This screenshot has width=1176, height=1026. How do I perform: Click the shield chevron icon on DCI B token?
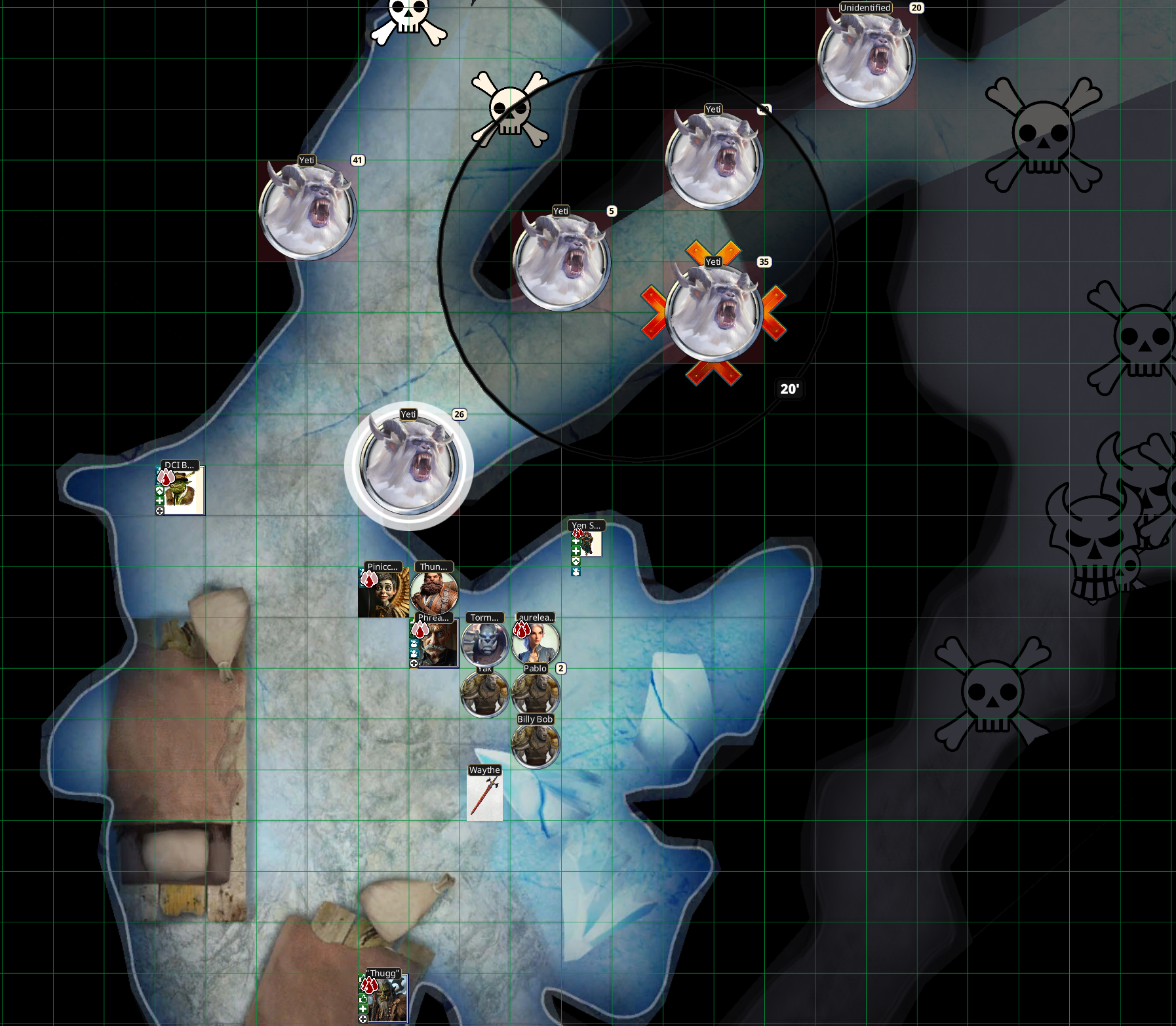pyautogui.click(x=160, y=491)
